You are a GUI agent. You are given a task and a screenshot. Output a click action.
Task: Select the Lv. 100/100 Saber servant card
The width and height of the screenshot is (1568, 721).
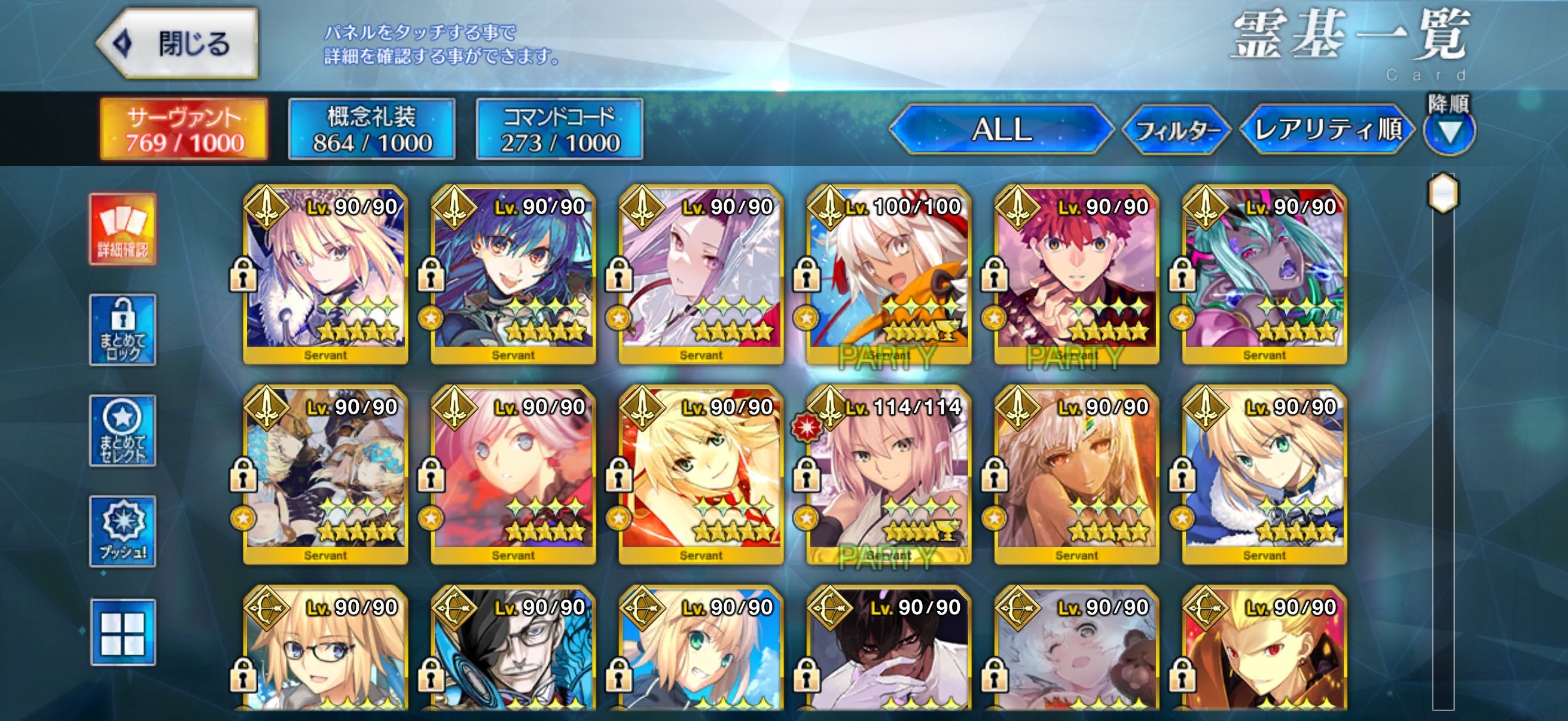pos(889,274)
